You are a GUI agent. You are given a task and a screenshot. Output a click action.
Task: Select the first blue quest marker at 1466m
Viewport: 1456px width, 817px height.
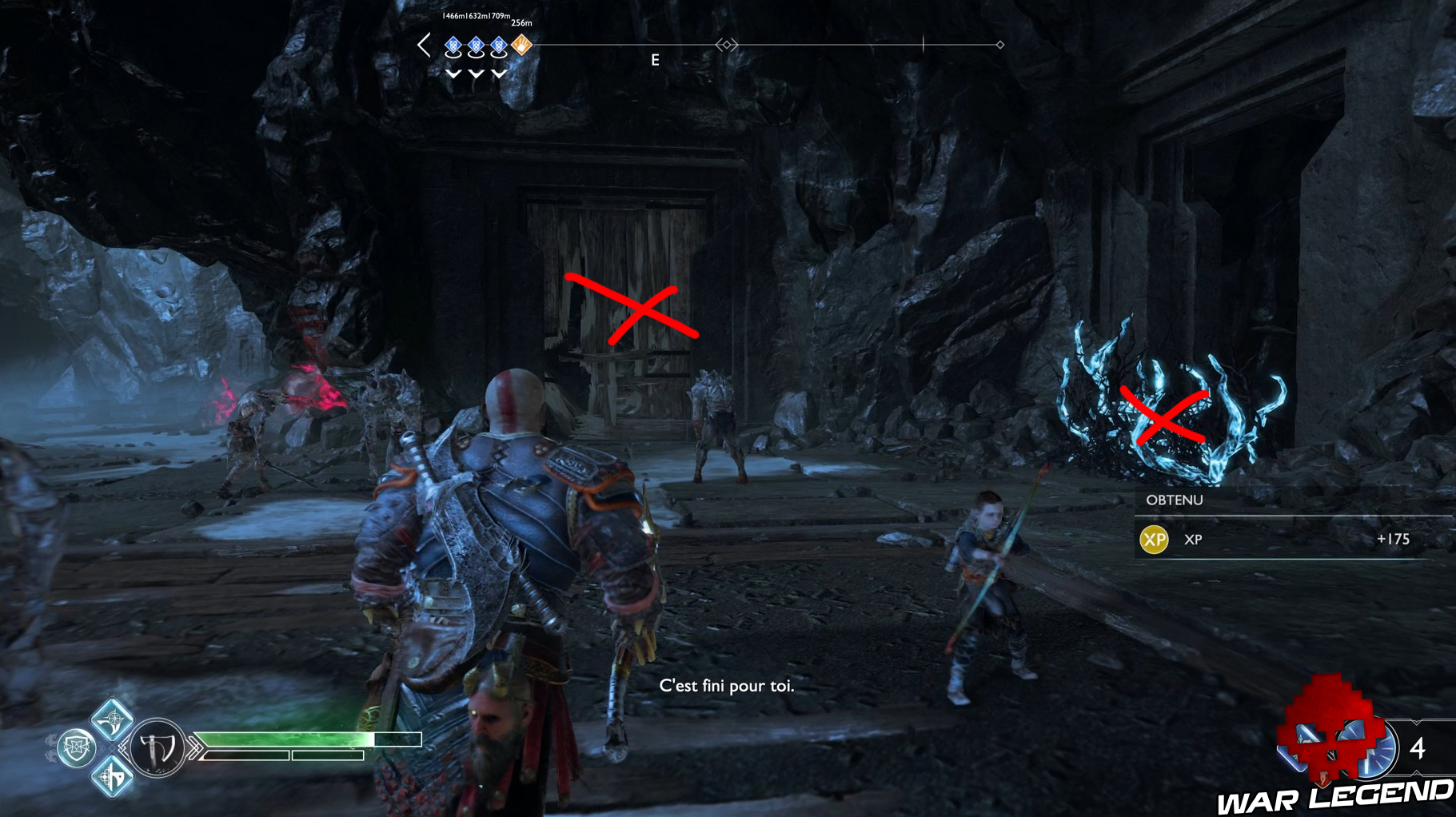pyautogui.click(x=453, y=45)
